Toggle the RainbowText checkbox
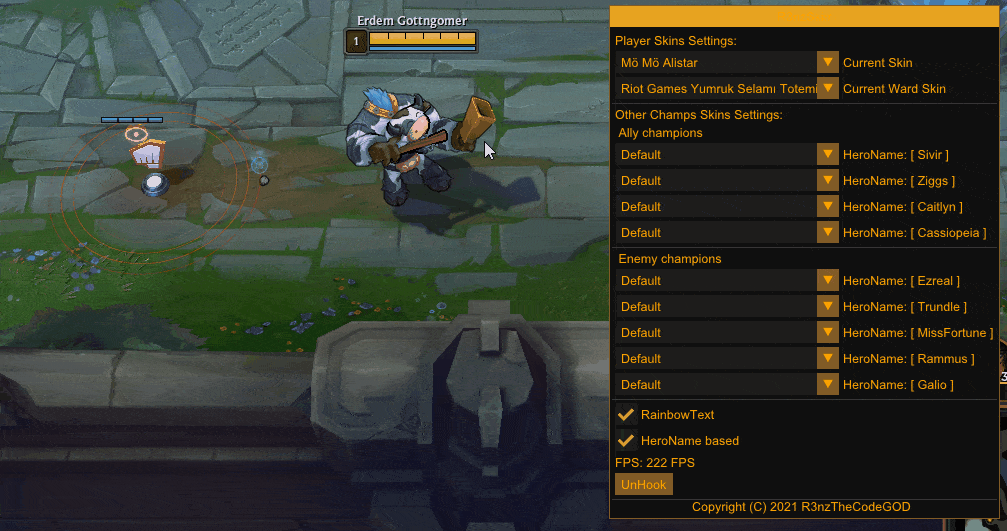Screen dimensions: 1007x531 pyautogui.click(x=627, y=415)
